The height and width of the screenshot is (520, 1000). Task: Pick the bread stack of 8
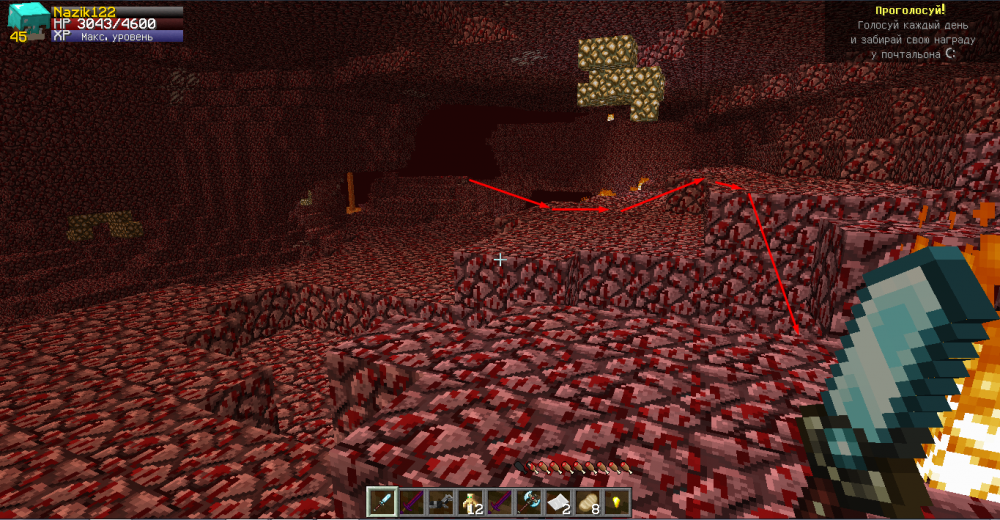click(x=588, y=501)
